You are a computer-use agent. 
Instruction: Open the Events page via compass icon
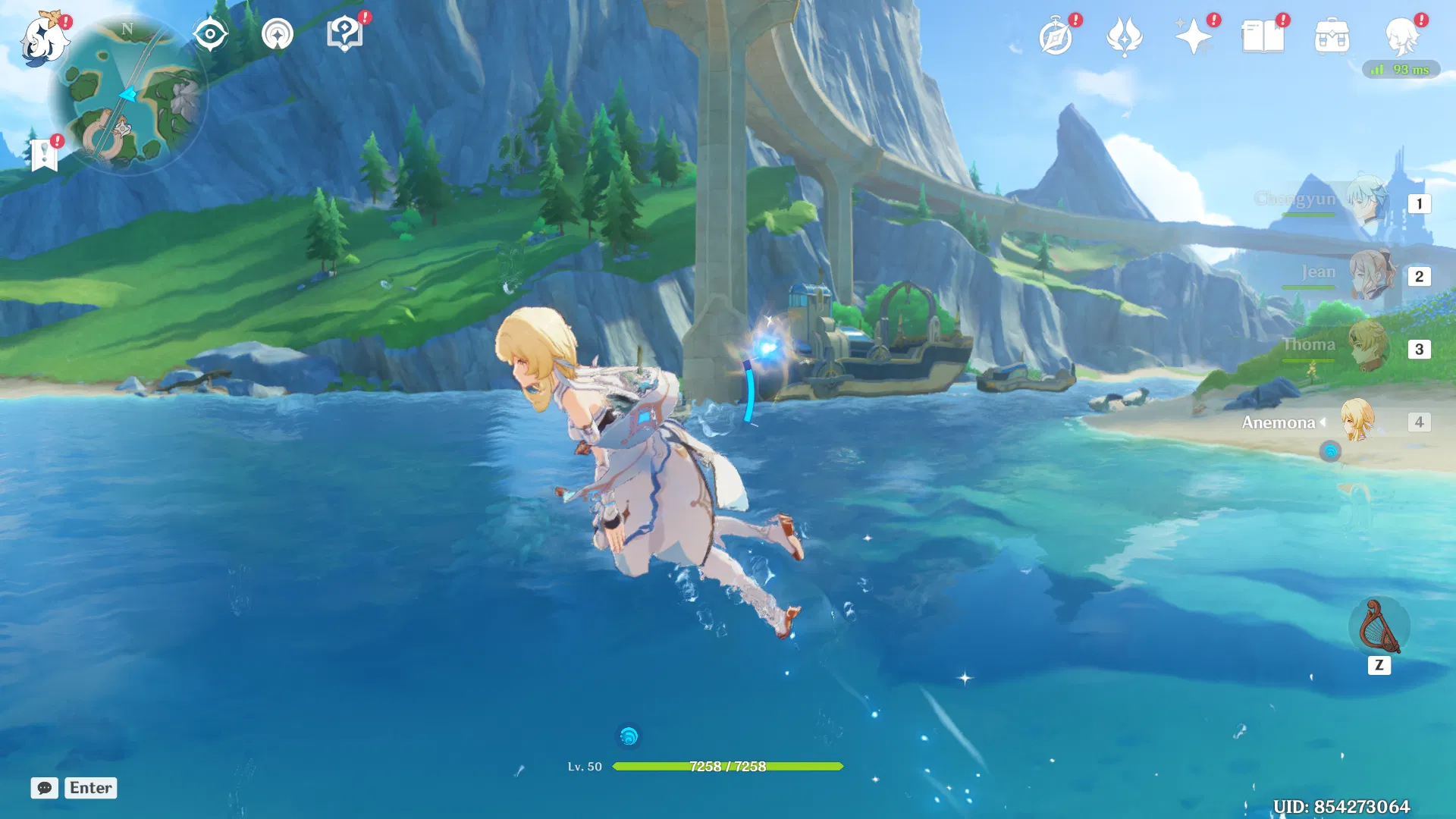(1057, 34)
